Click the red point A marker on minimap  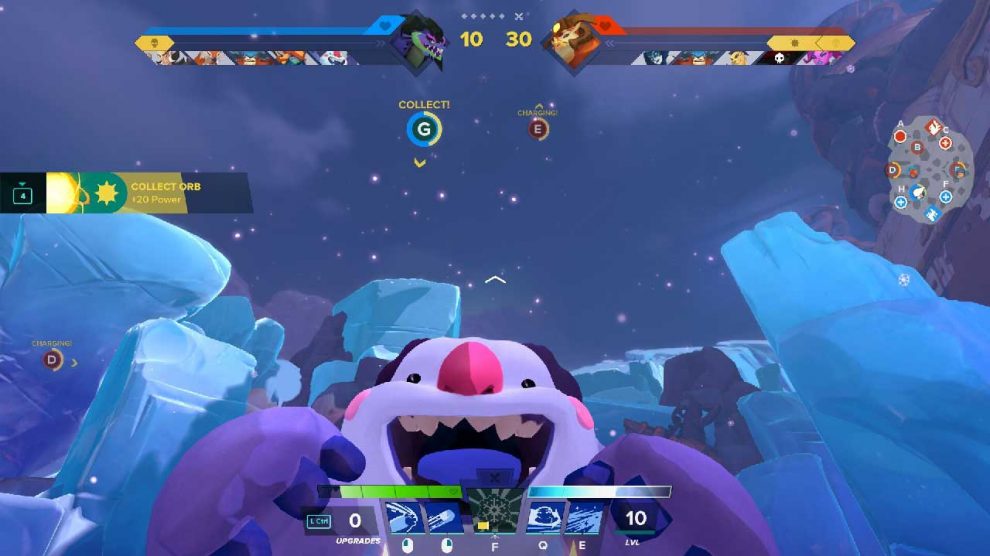tap(900, 135)
